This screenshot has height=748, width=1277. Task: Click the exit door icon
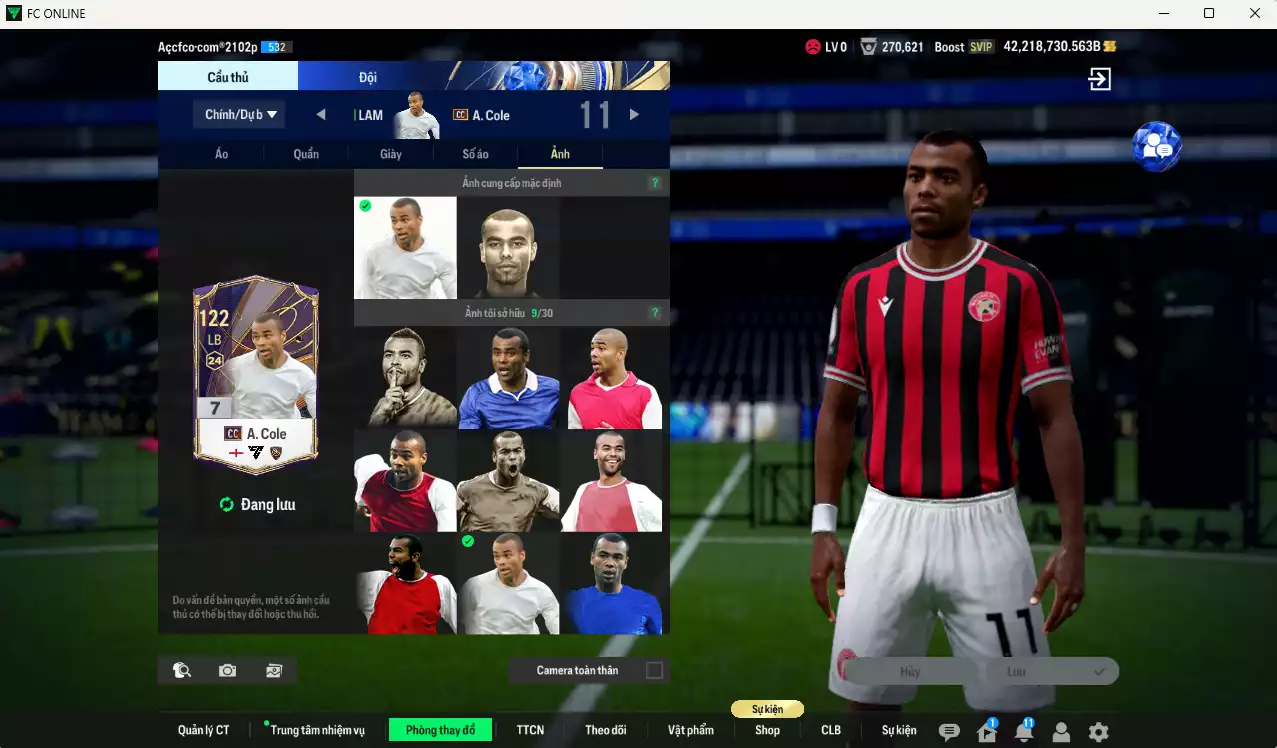(1100, 80)
